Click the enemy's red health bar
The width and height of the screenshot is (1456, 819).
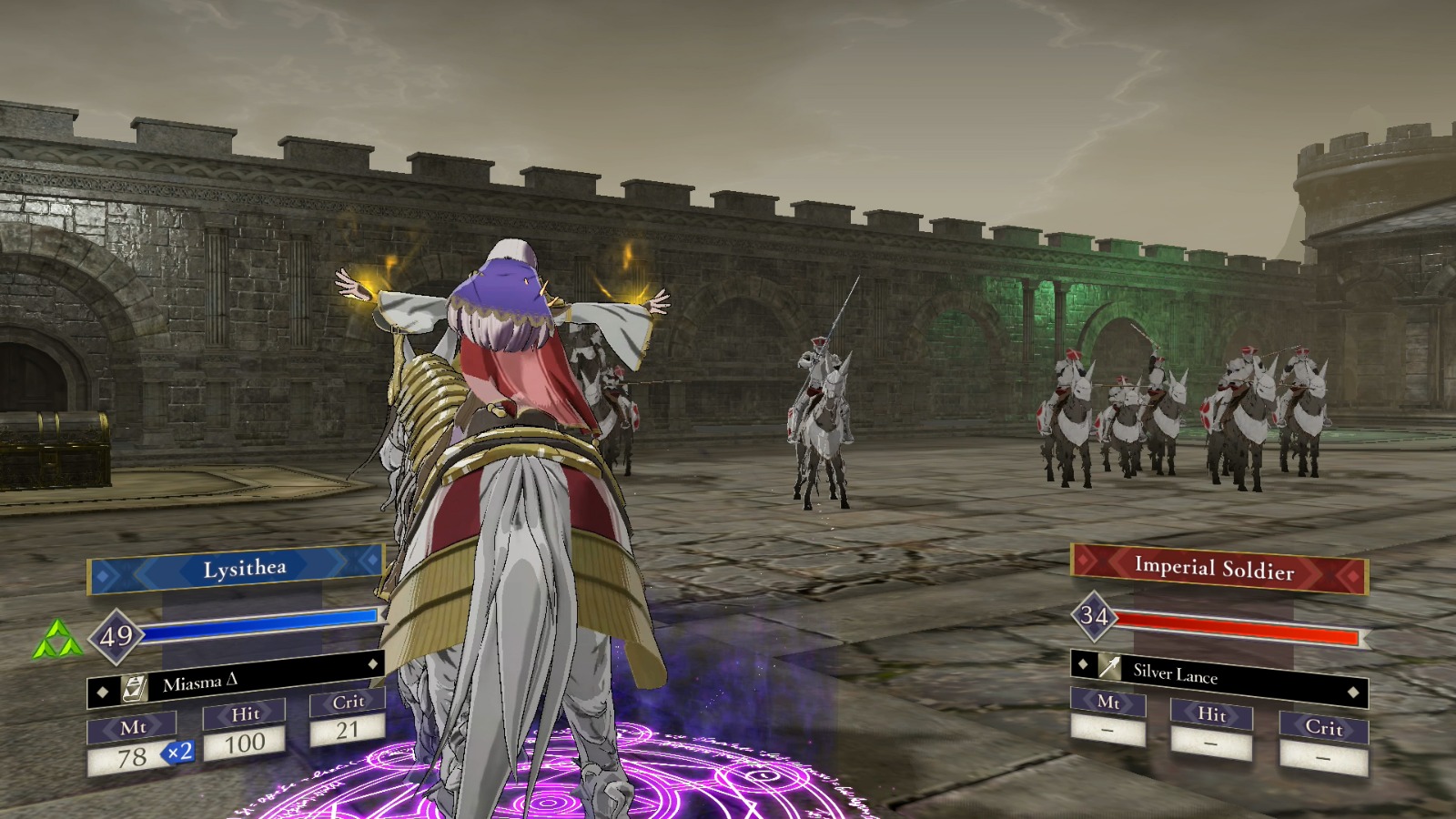pos(1233,625)
